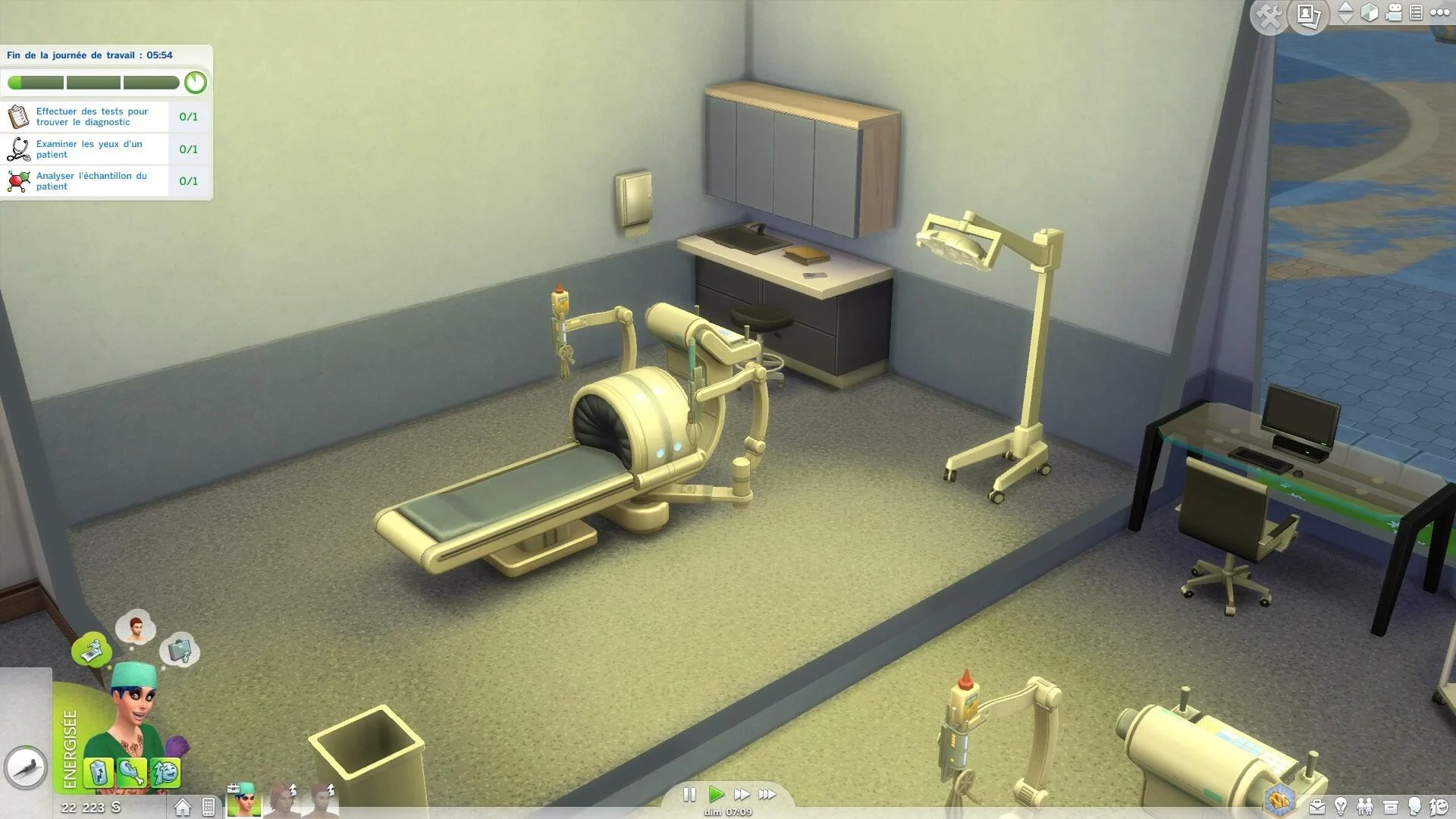The height and width of the screenshot is (819, 1456).
Task: Open the simology panel head icon
Action: (x=1414, y=806)
